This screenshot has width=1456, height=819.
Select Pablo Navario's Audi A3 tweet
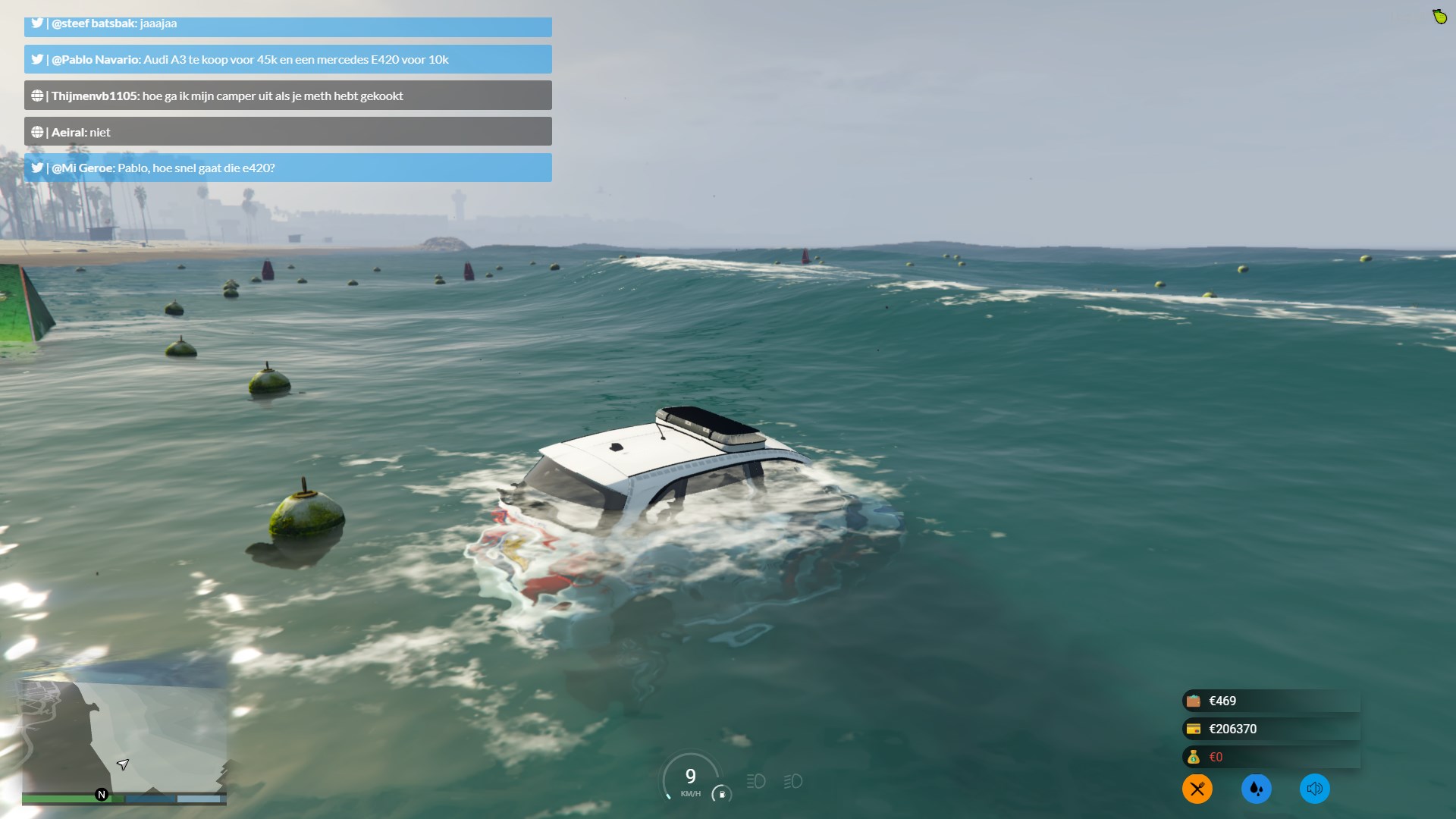287,59
